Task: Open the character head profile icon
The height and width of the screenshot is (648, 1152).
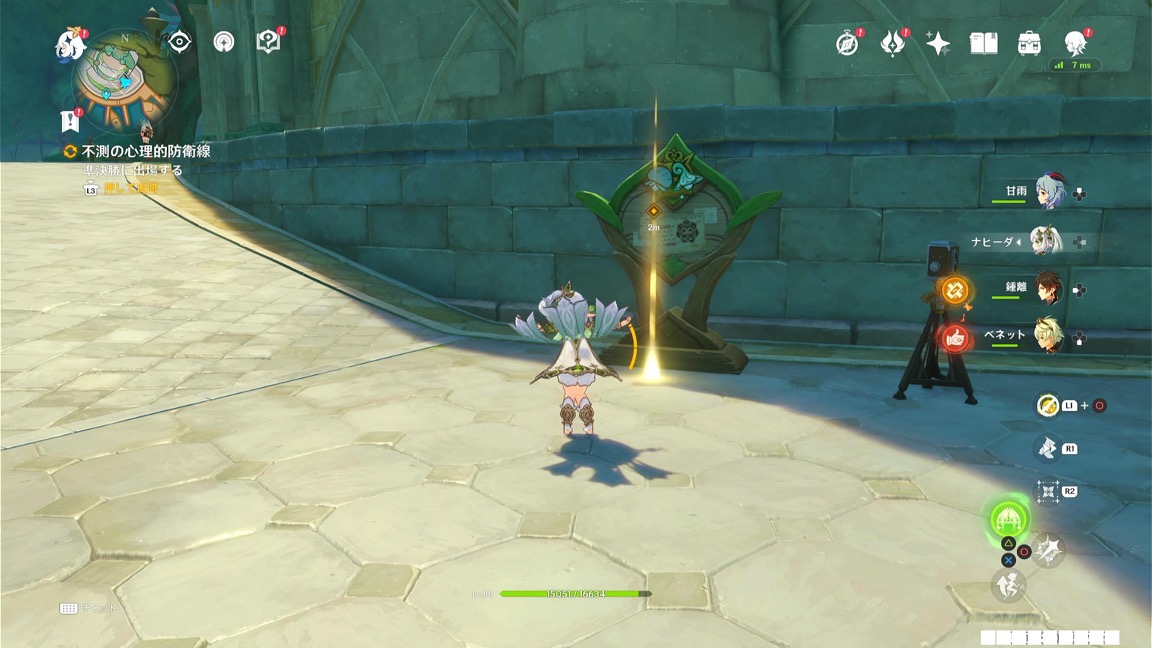Action: [x=1075, y=43]
